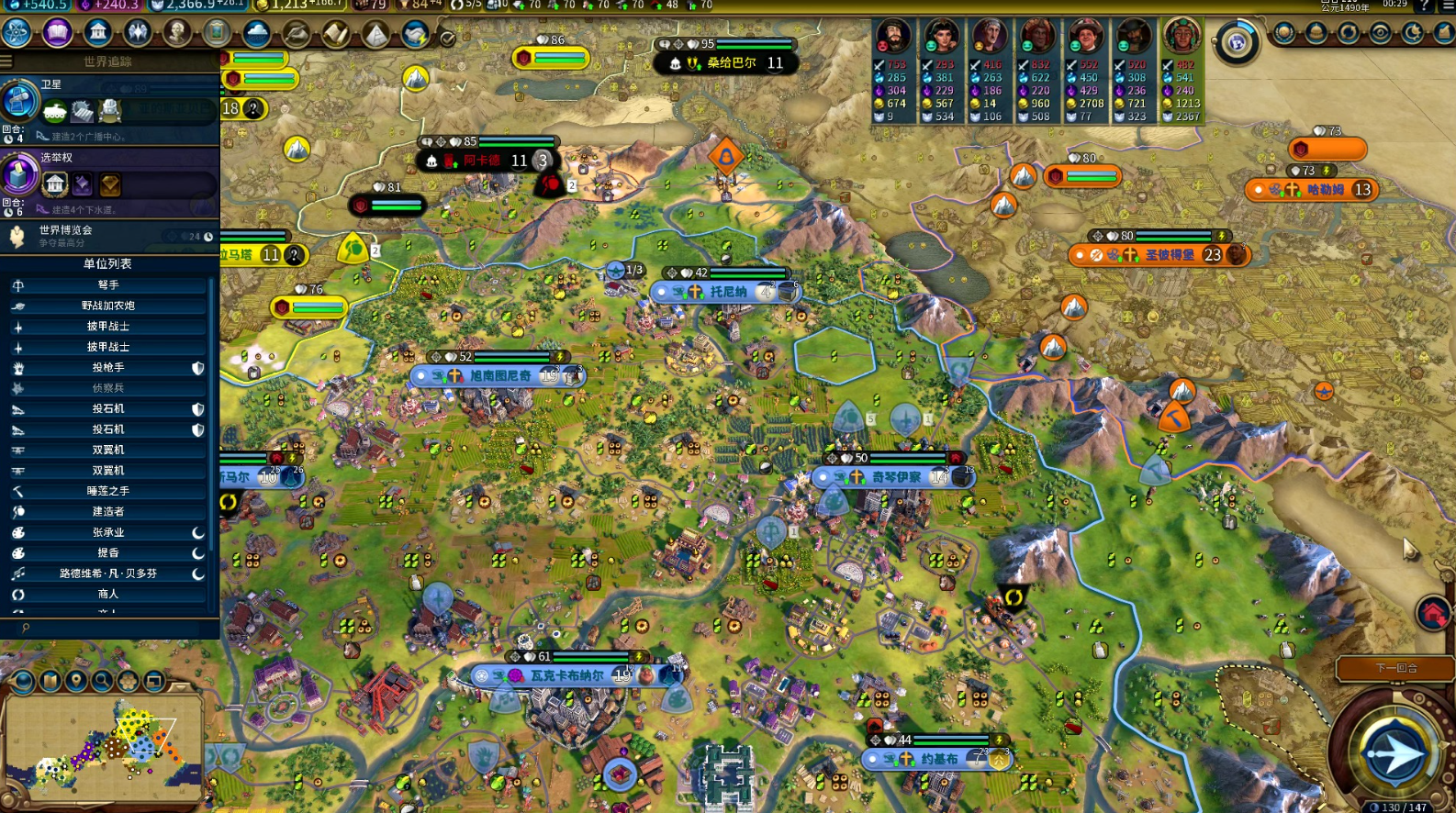Image resolution: width=1456 pixels, height=813 pixels.
Task: Open the technology tree atom icon
Action: (x=17, y=33)
